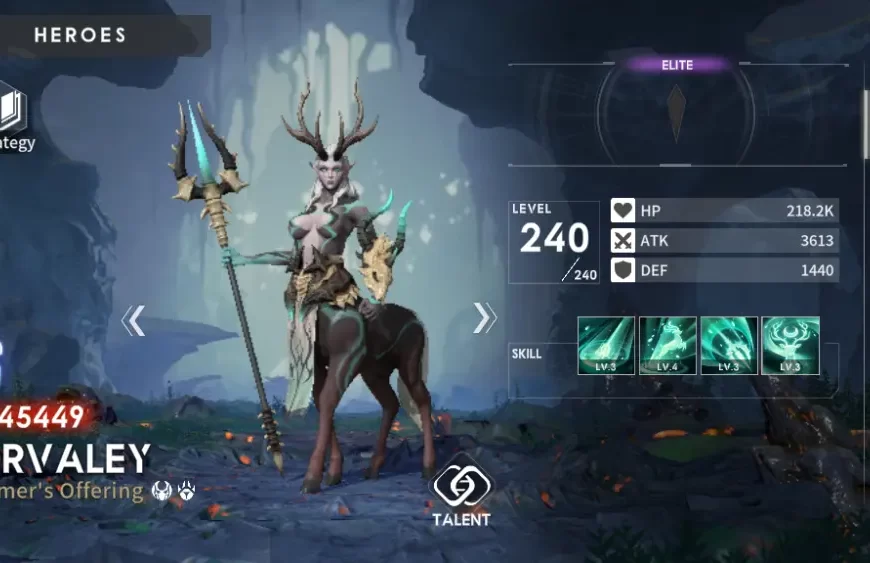This screenshot has width=870, height=563.
Task: Go to the previous hero with left arrow
Action: coord(133,320)
